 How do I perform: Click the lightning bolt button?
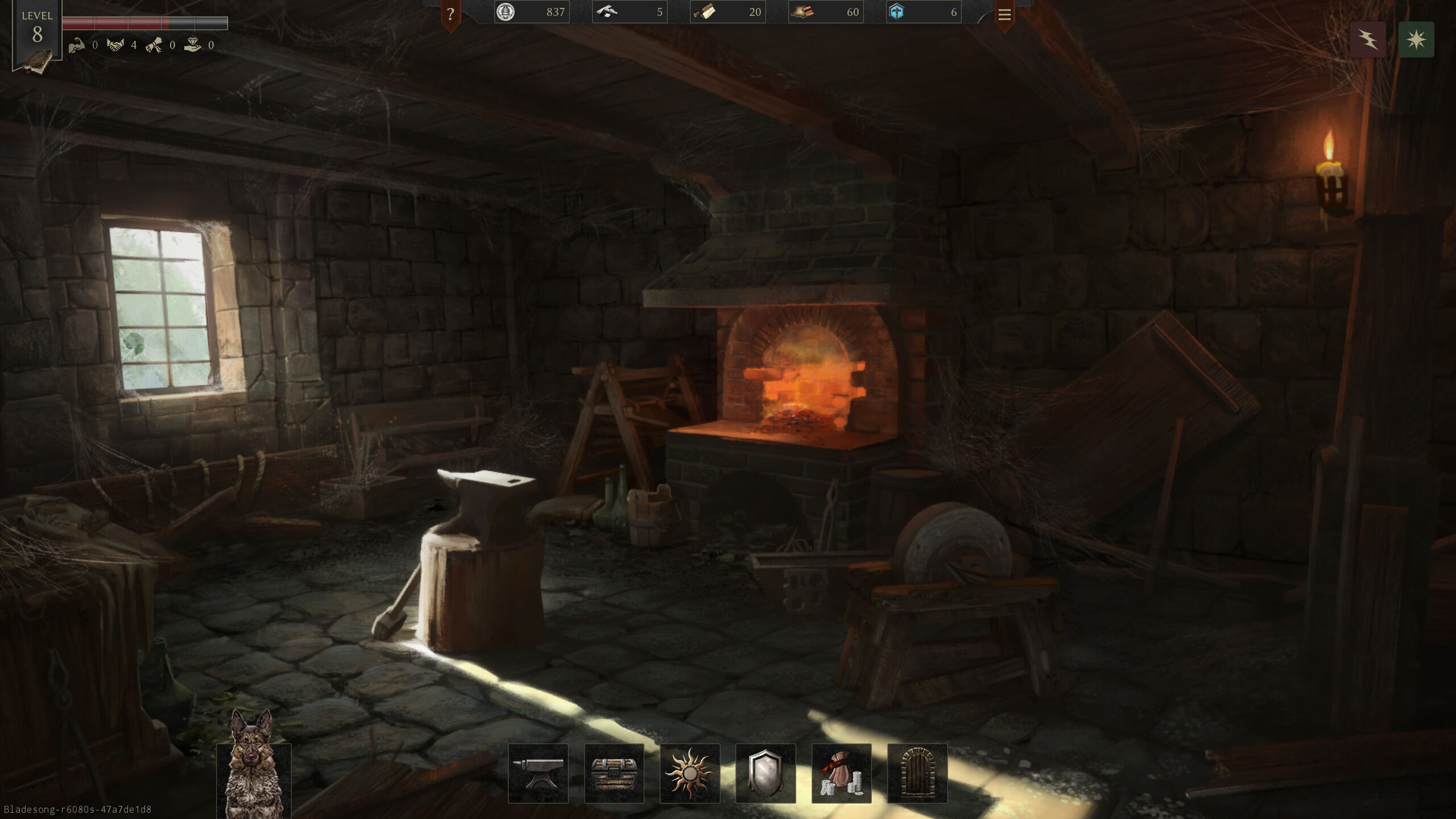[x=1368, y=39]
